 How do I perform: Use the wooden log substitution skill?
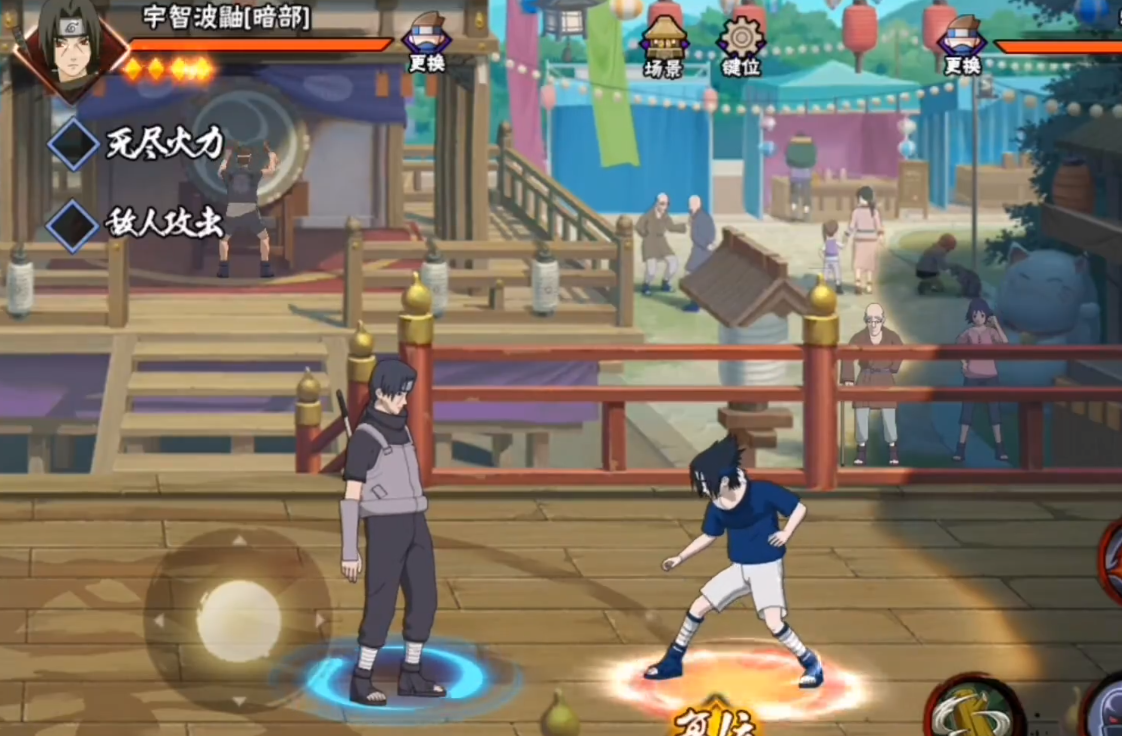(x=973, y=711)
